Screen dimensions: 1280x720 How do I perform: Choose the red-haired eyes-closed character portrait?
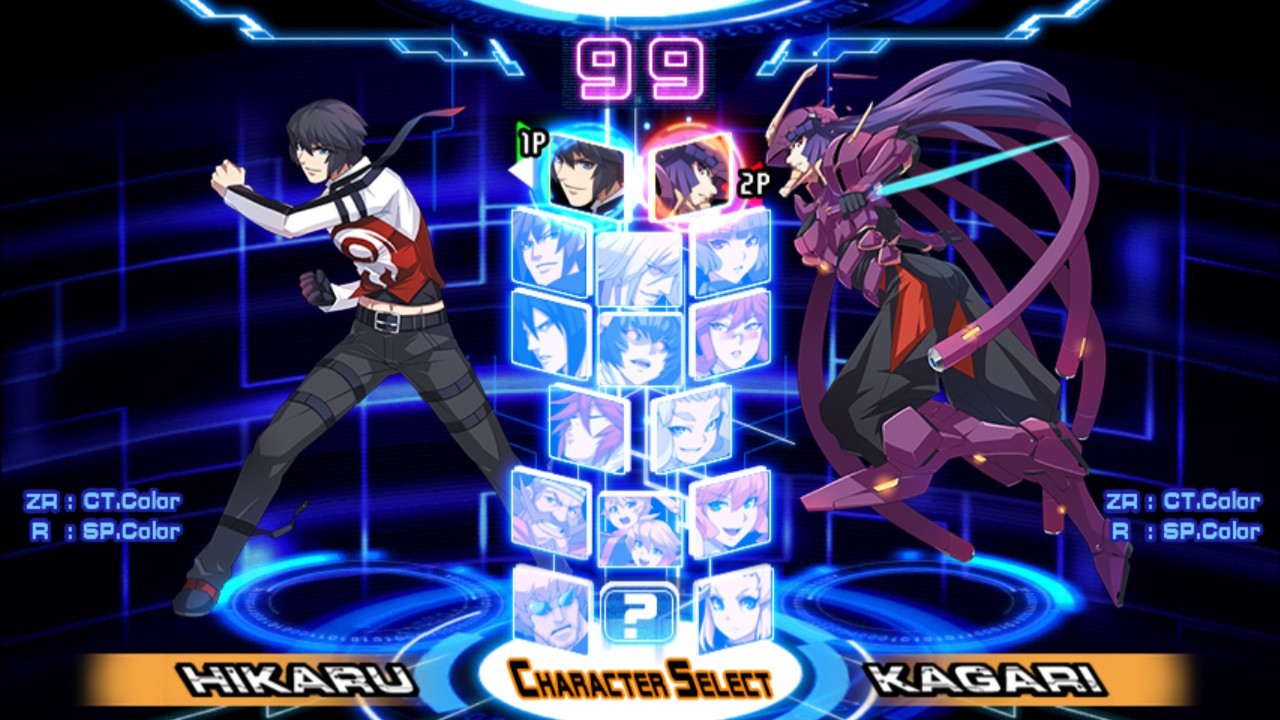coord(589,428)
